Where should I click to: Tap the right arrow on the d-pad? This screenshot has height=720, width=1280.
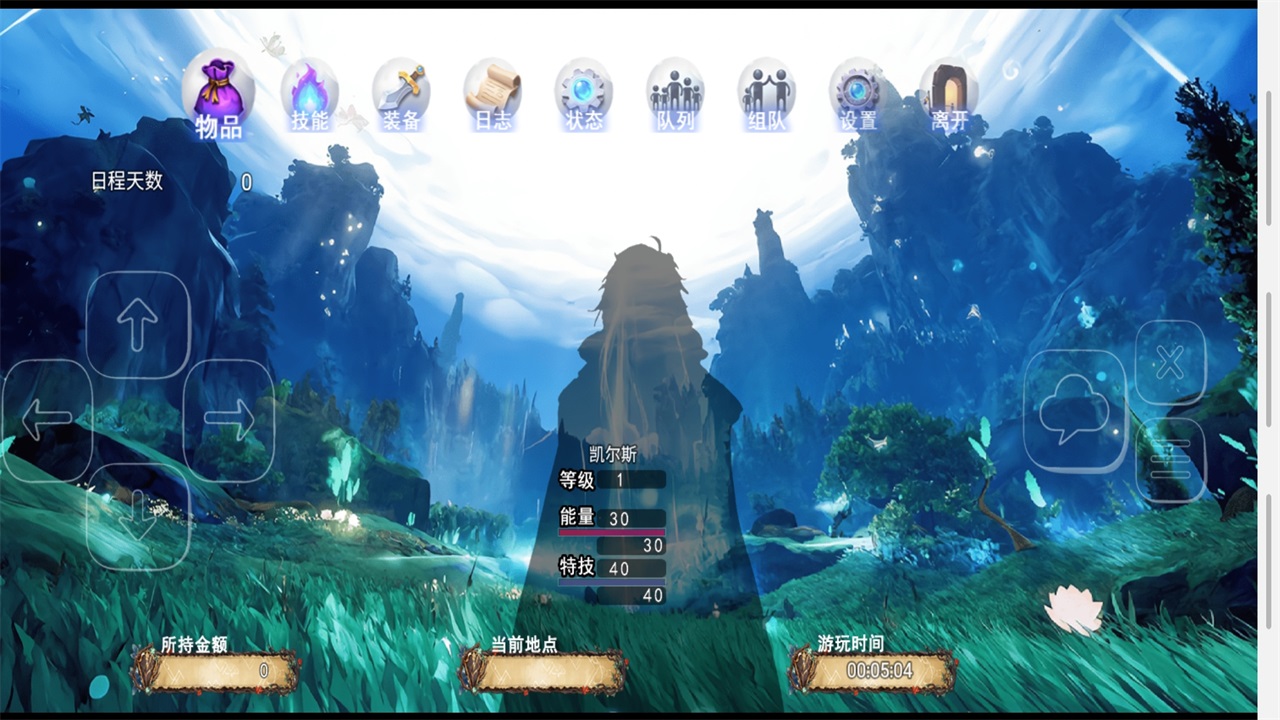[x=229, y=421]
